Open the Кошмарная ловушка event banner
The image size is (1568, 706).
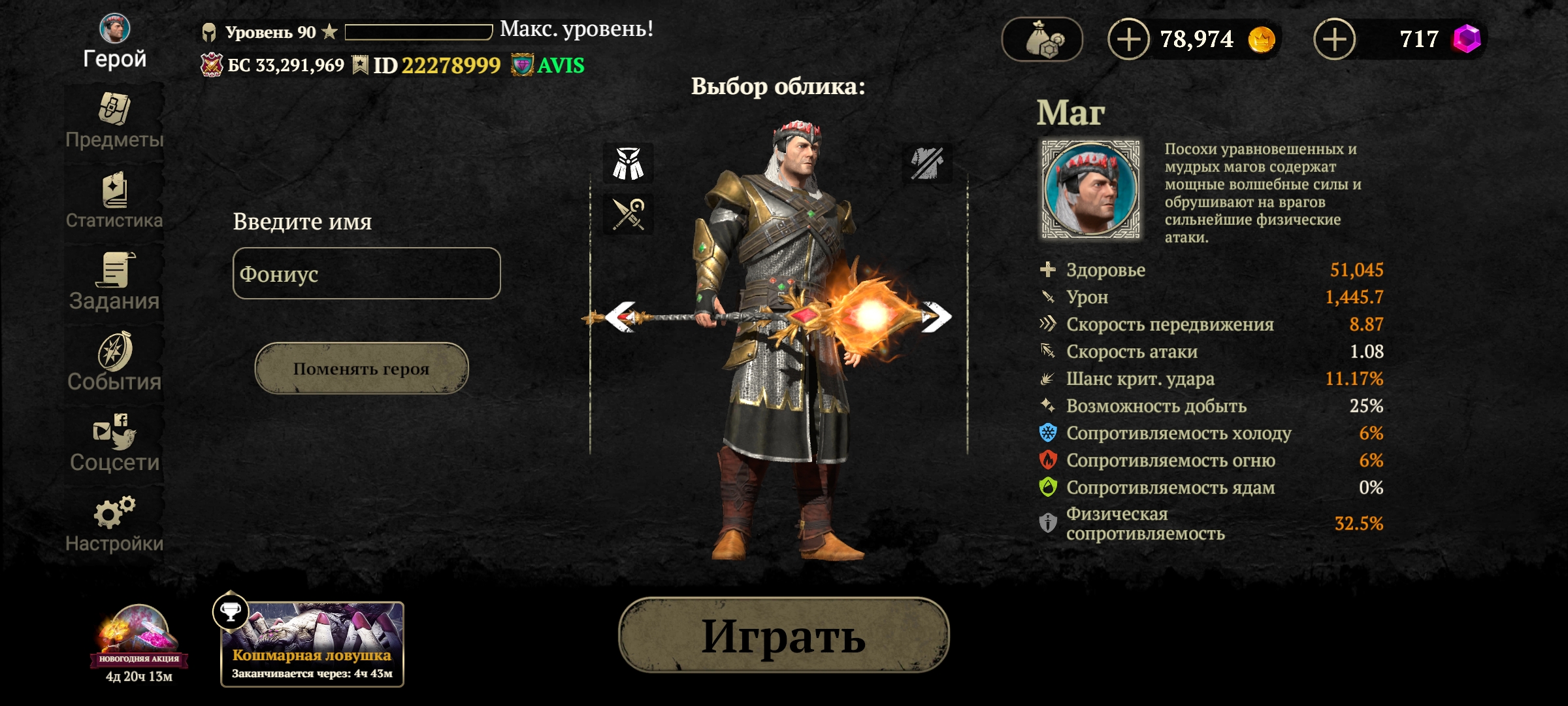click(x=312, y=645)
